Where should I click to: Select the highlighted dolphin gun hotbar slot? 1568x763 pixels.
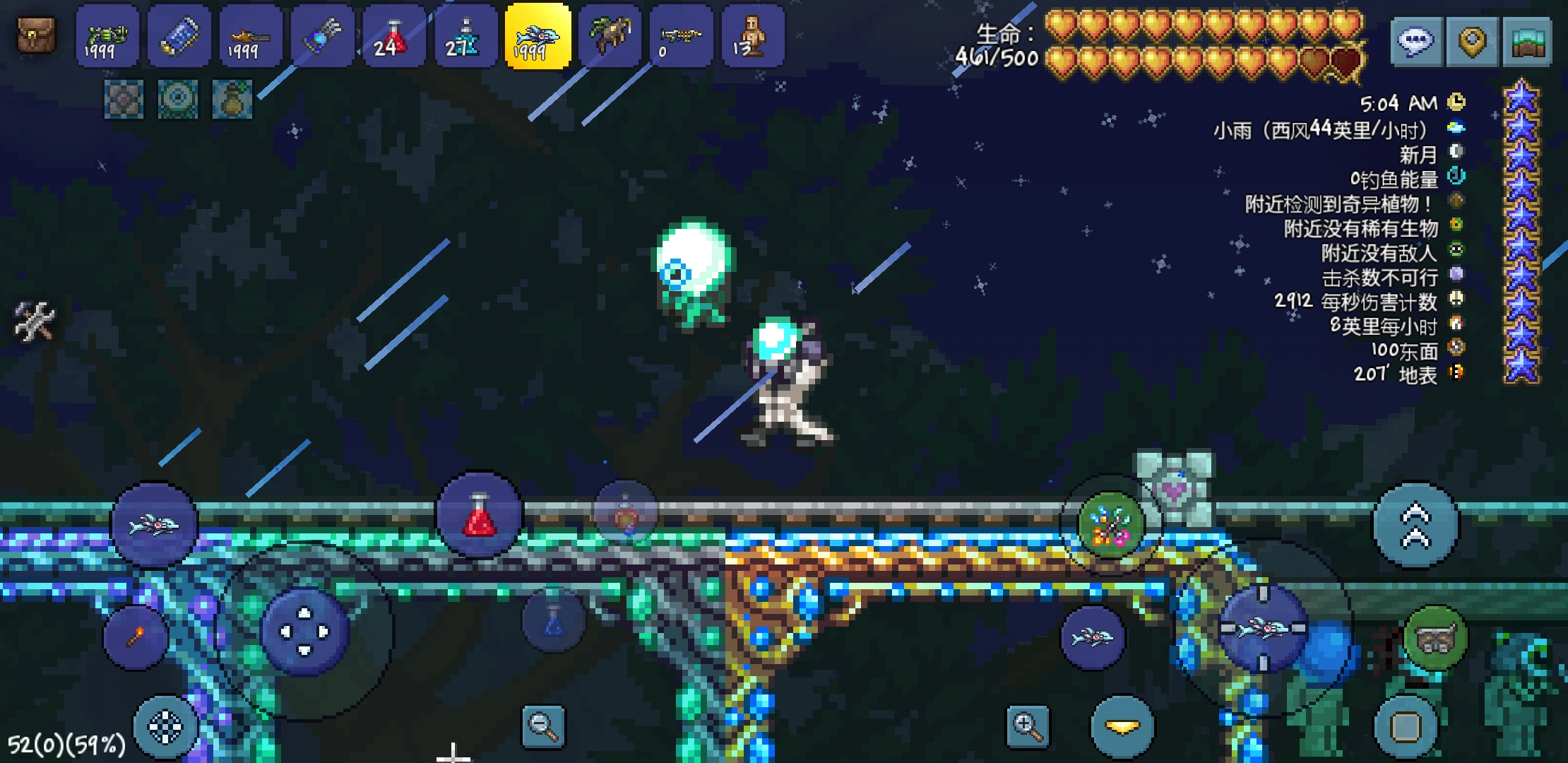point(537,37)
